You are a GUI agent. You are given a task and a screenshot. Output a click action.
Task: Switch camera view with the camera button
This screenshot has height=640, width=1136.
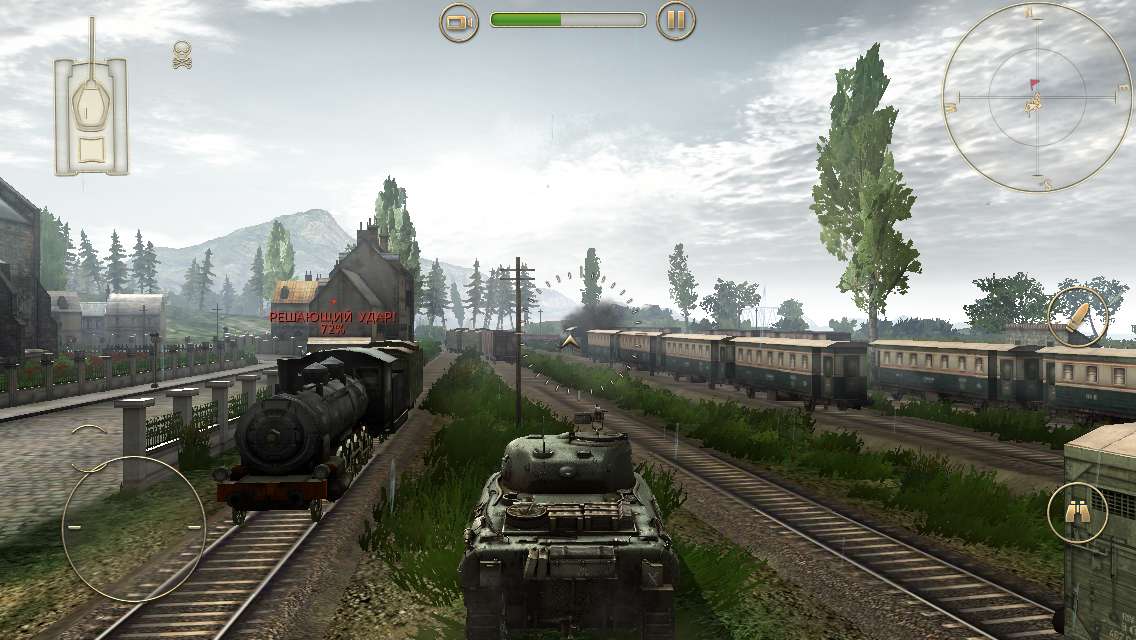pos(459,21)
